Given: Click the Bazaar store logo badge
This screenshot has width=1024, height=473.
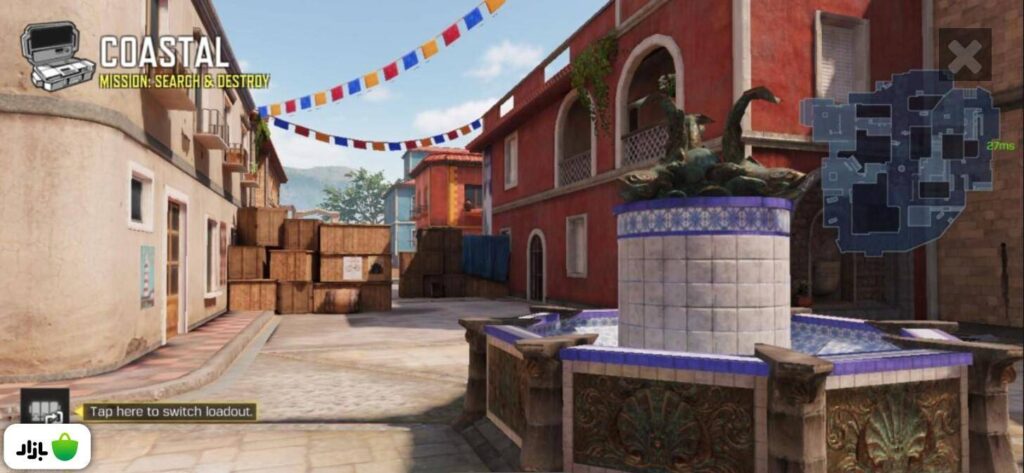Looking at the screenshot, I should pos(46,446).
